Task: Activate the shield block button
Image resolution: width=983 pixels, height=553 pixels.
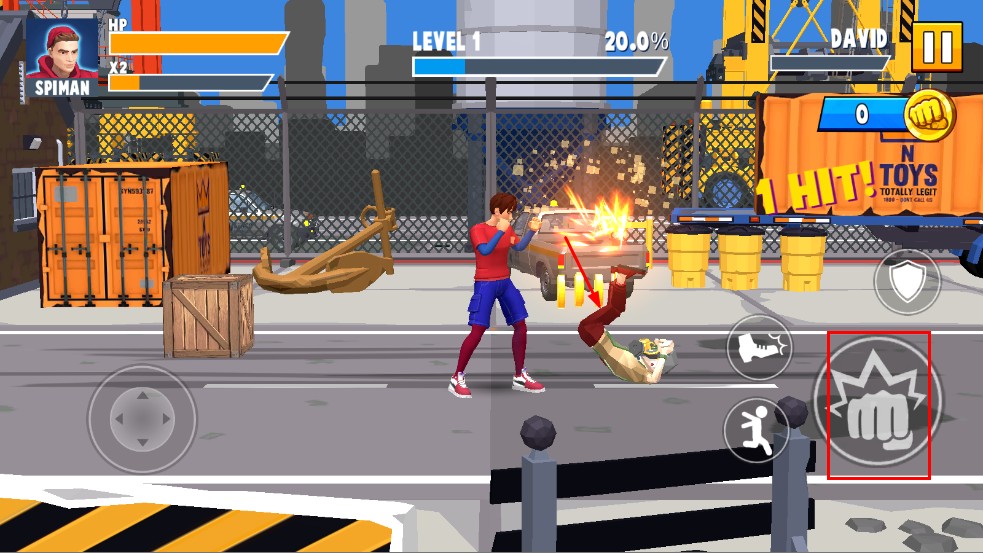Action: [907, 283]
